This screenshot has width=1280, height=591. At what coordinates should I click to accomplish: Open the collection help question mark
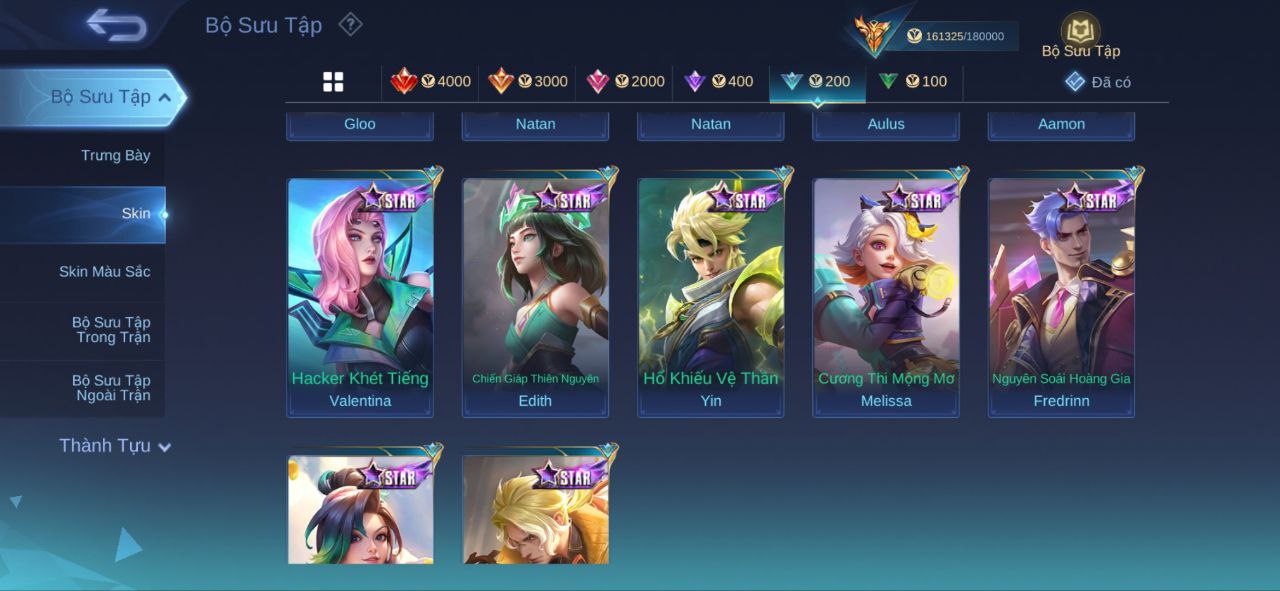(350, 24)
